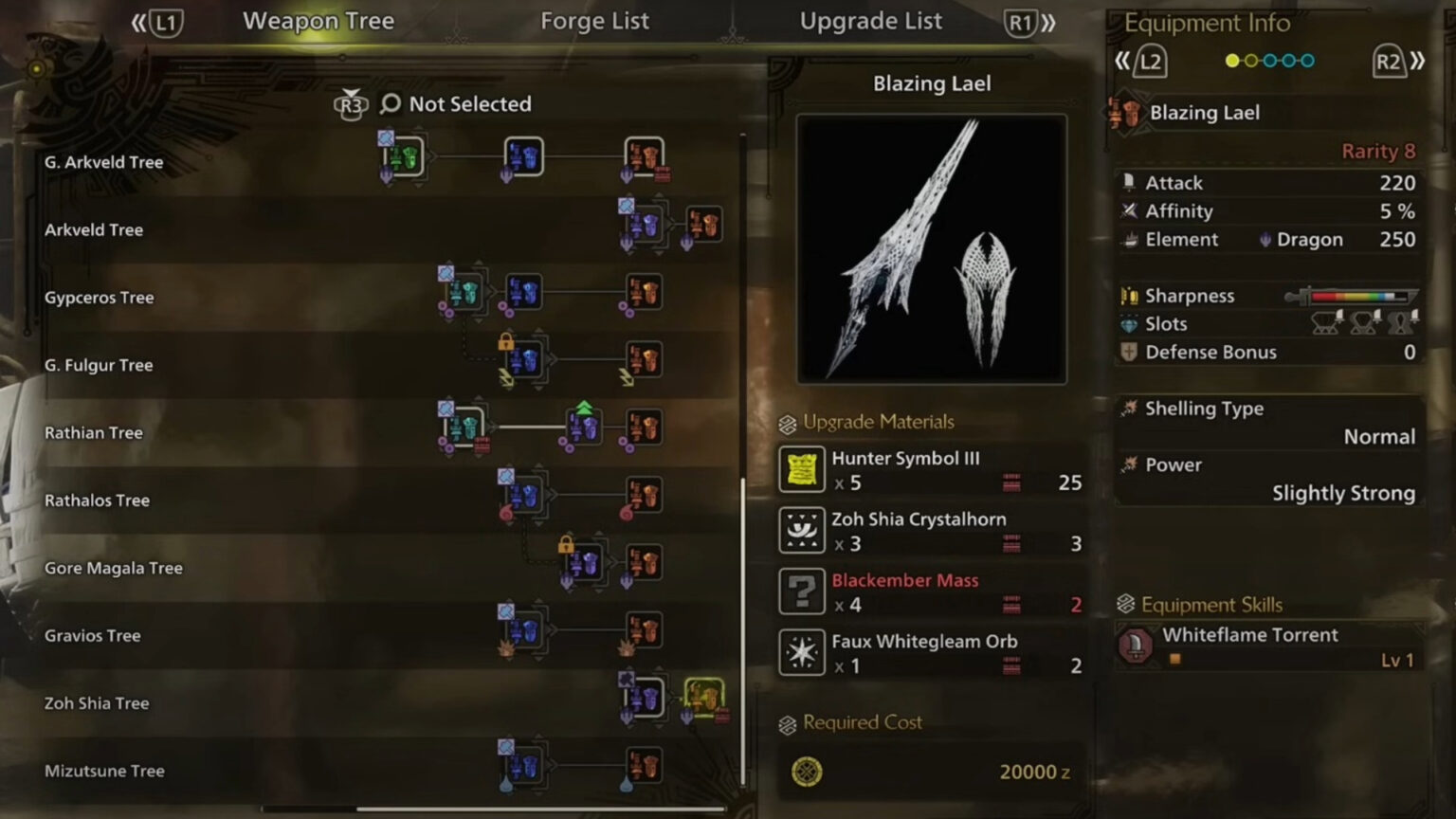
Task: Open the Upgrade List tab
Action: [x=871, y=21]
